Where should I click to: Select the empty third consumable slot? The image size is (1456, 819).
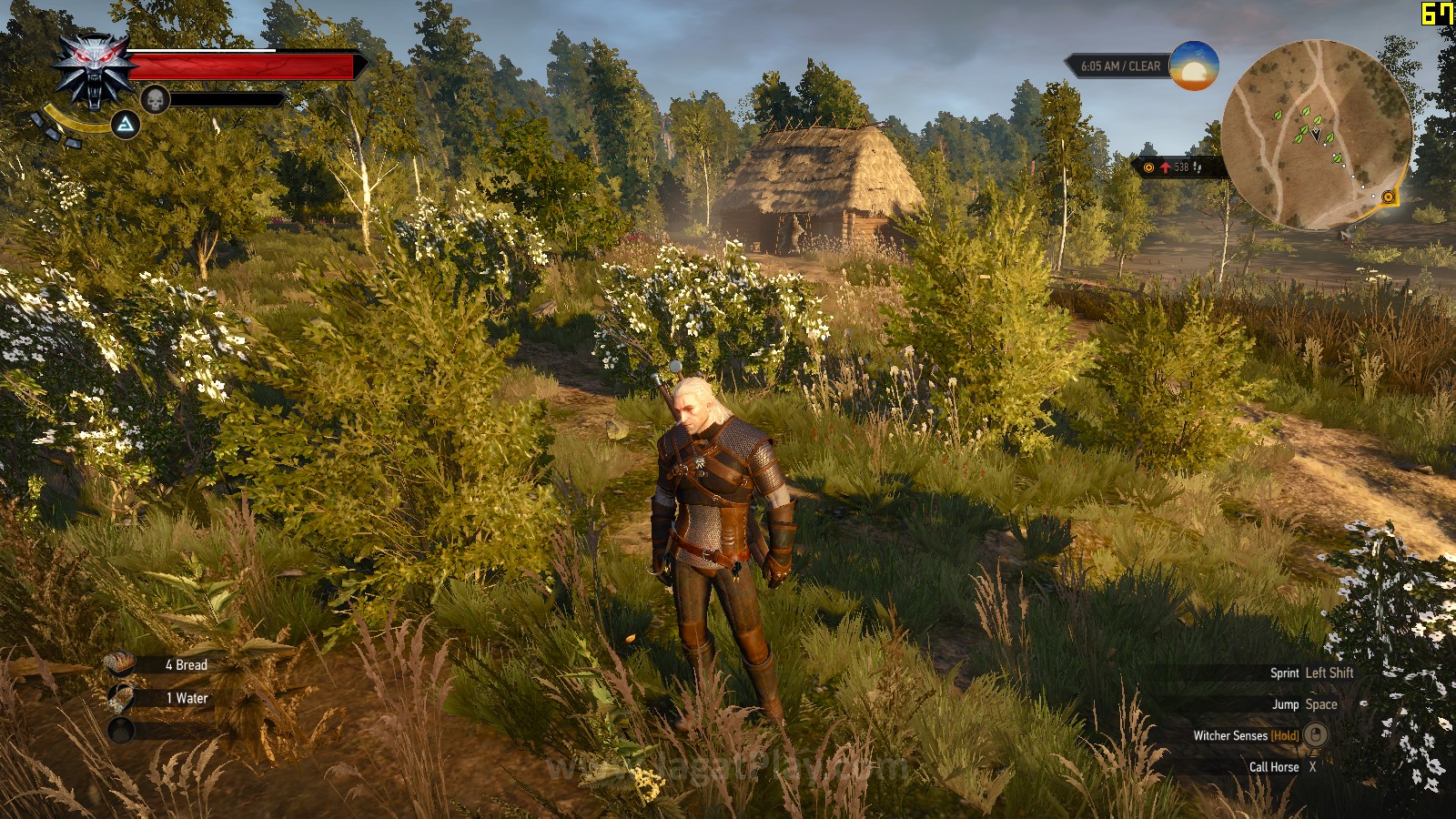coord(120,730)
